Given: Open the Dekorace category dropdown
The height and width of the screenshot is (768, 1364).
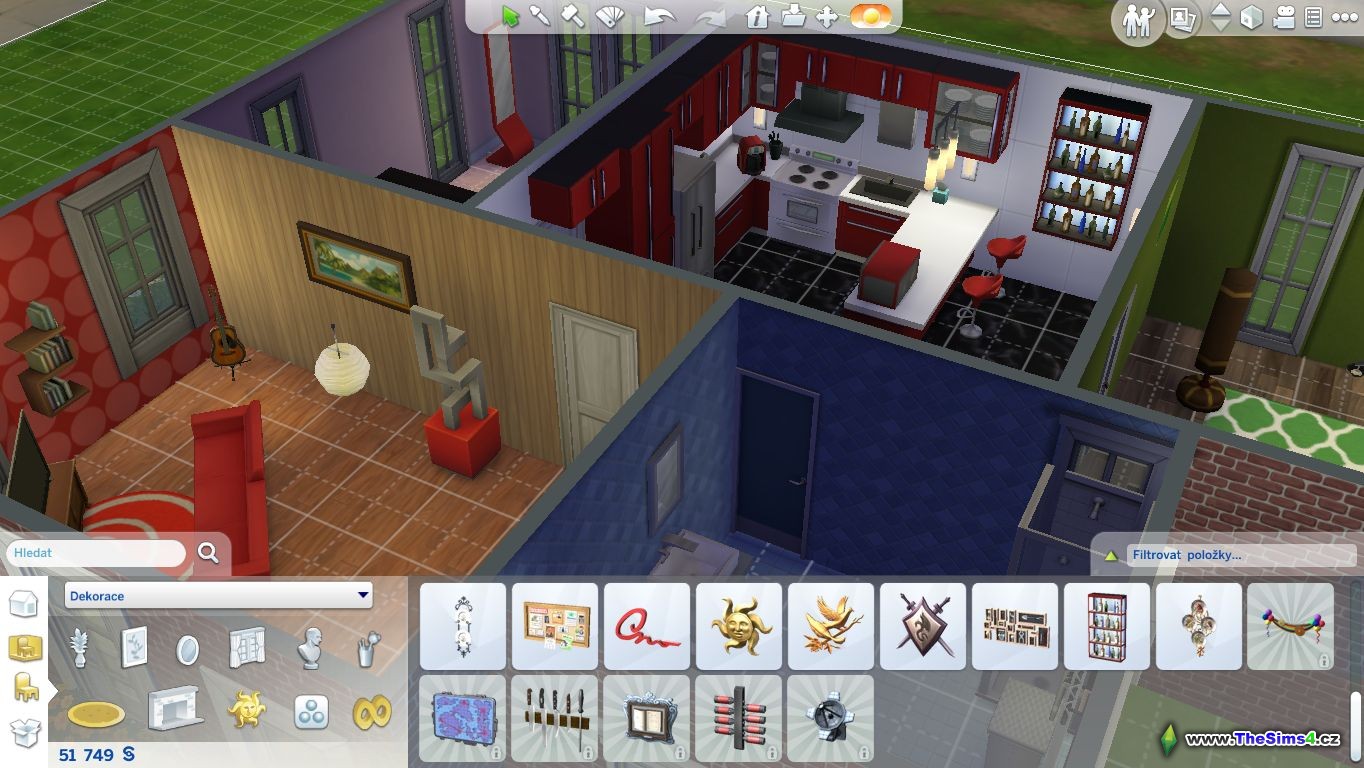Looking at the screenshot, I should pyautogui.click(x=218, y=596).
